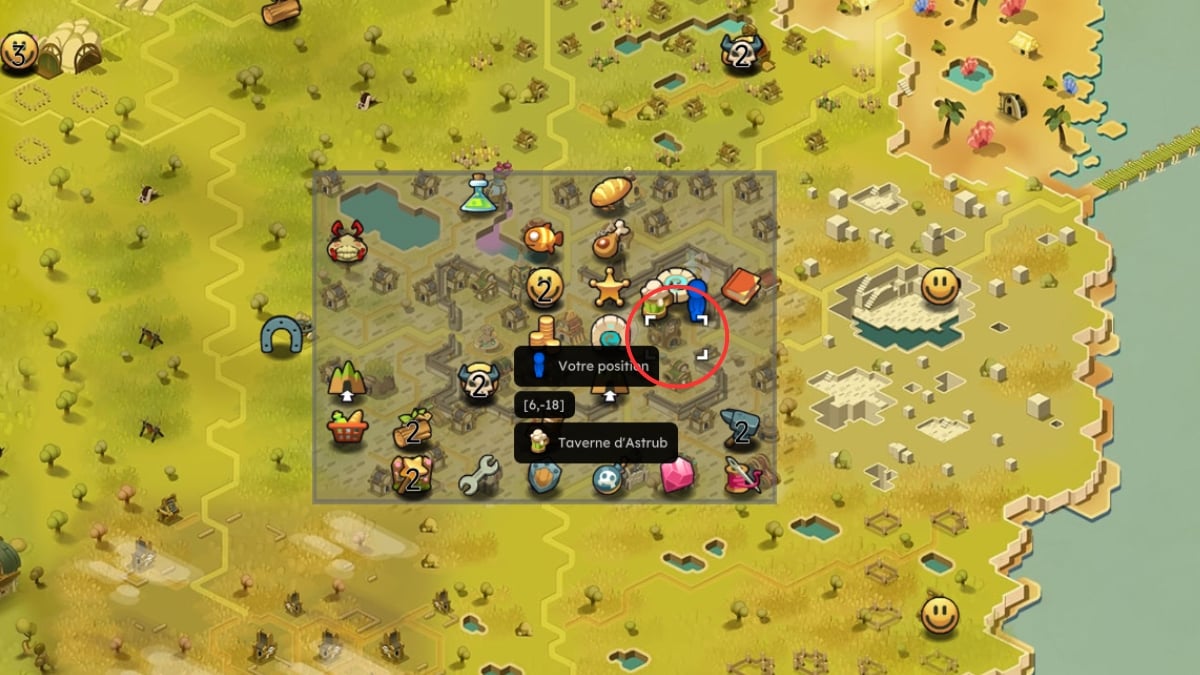Open the orange book marker

click(741, 285)
